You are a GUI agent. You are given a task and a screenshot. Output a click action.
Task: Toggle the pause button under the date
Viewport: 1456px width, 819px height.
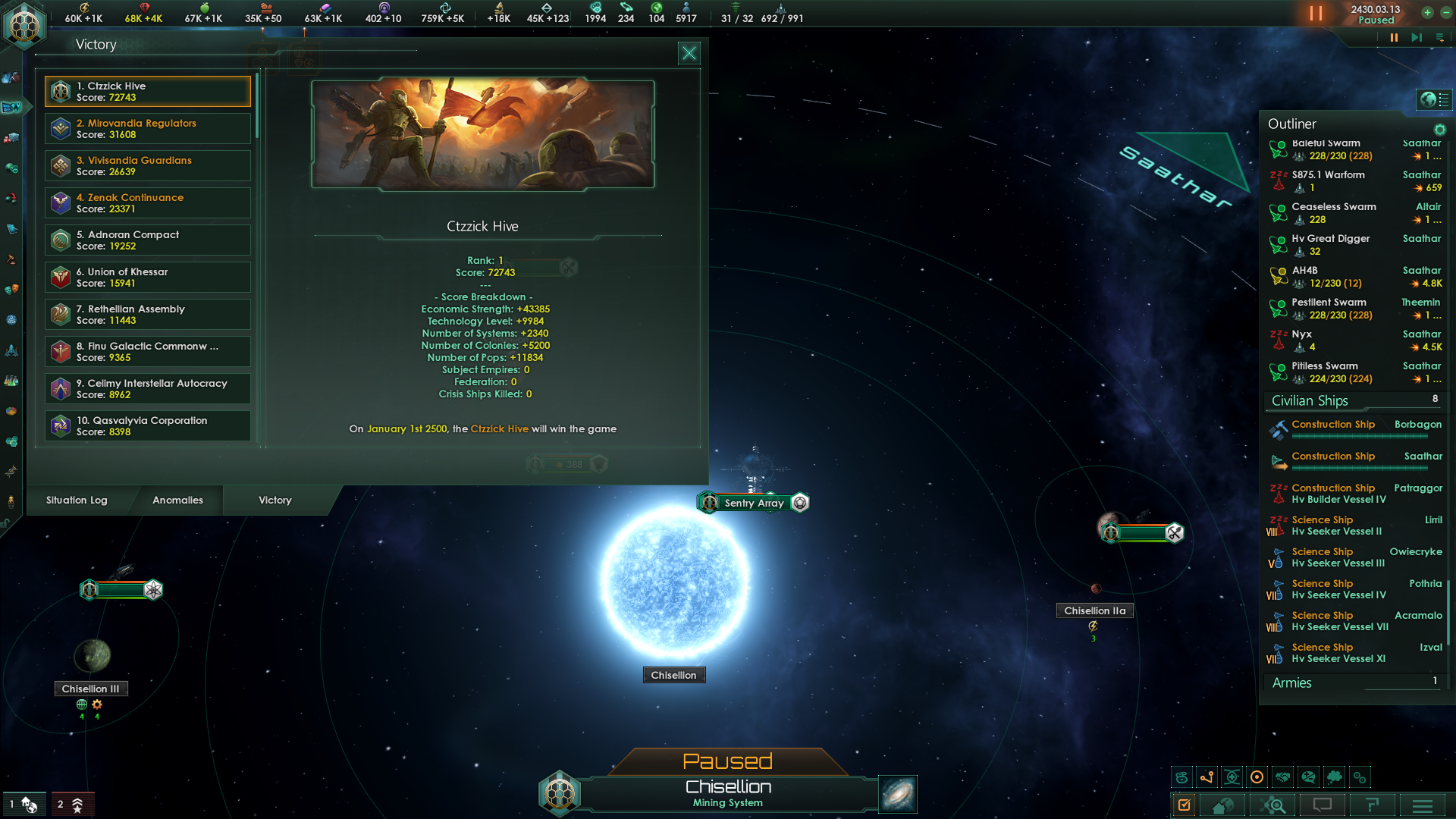tap(1394, 37)
